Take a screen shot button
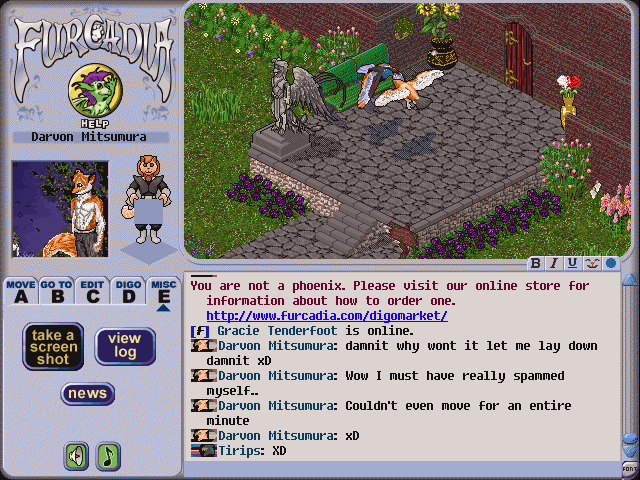 (x=53, y=346)
